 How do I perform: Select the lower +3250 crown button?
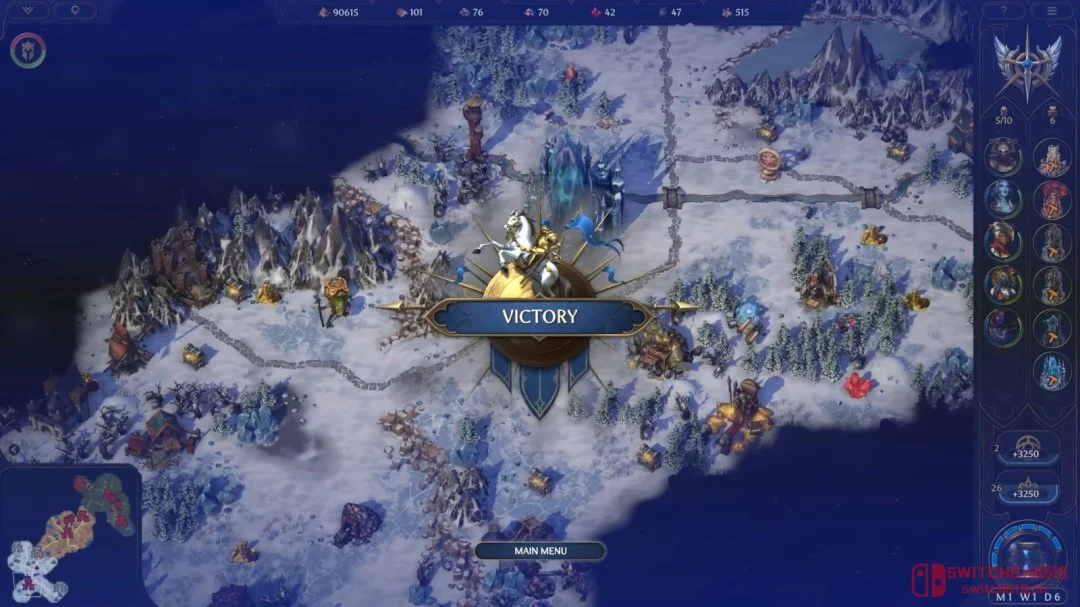pos(1028,489)
